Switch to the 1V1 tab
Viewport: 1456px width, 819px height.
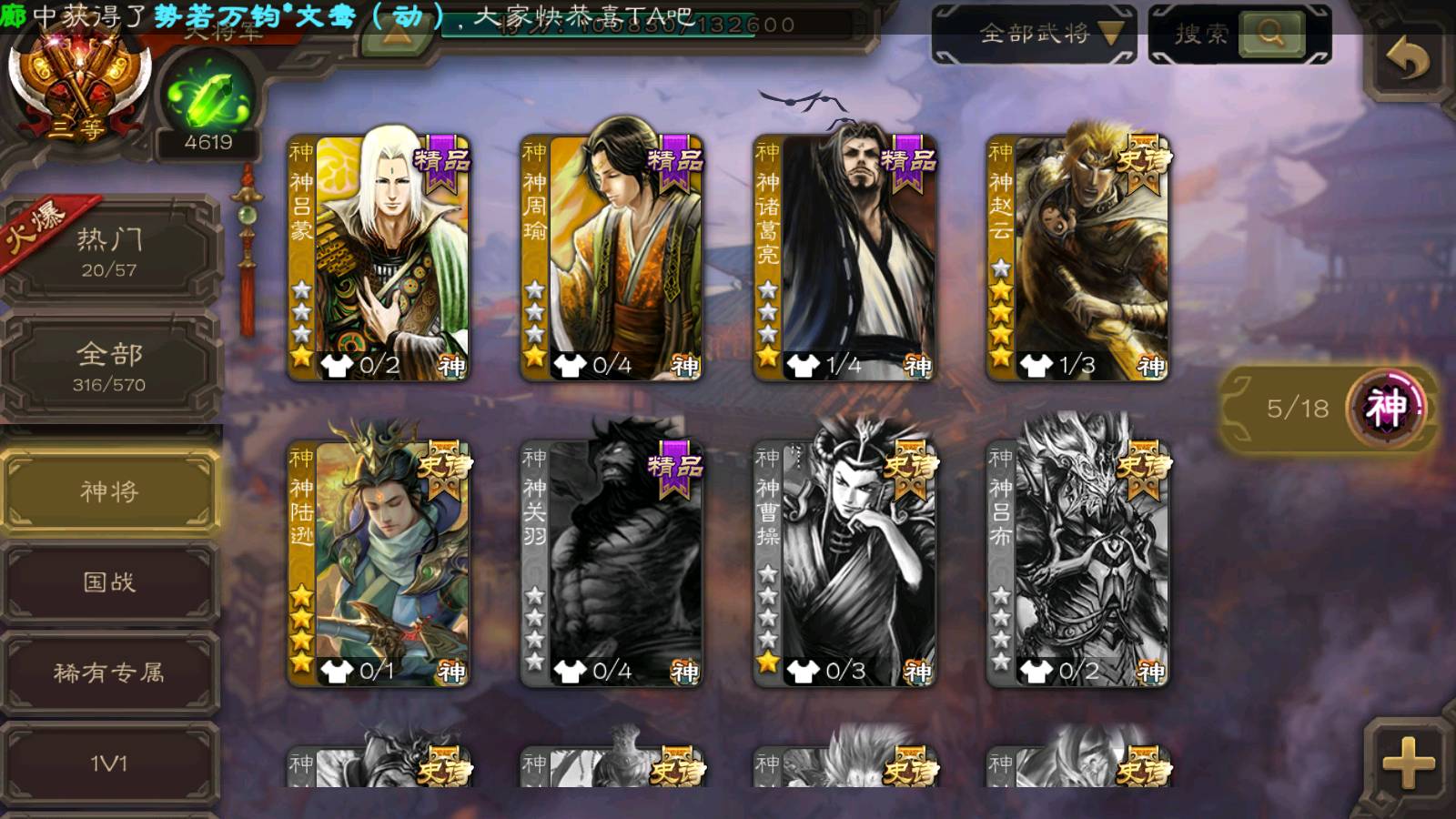tap(109, 763)
